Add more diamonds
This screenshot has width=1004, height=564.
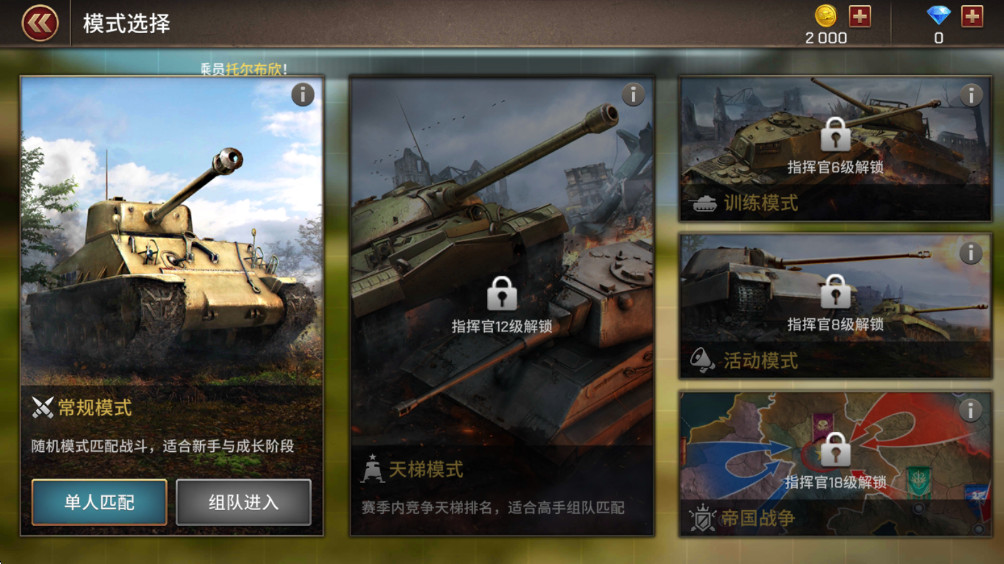[972, 16]
